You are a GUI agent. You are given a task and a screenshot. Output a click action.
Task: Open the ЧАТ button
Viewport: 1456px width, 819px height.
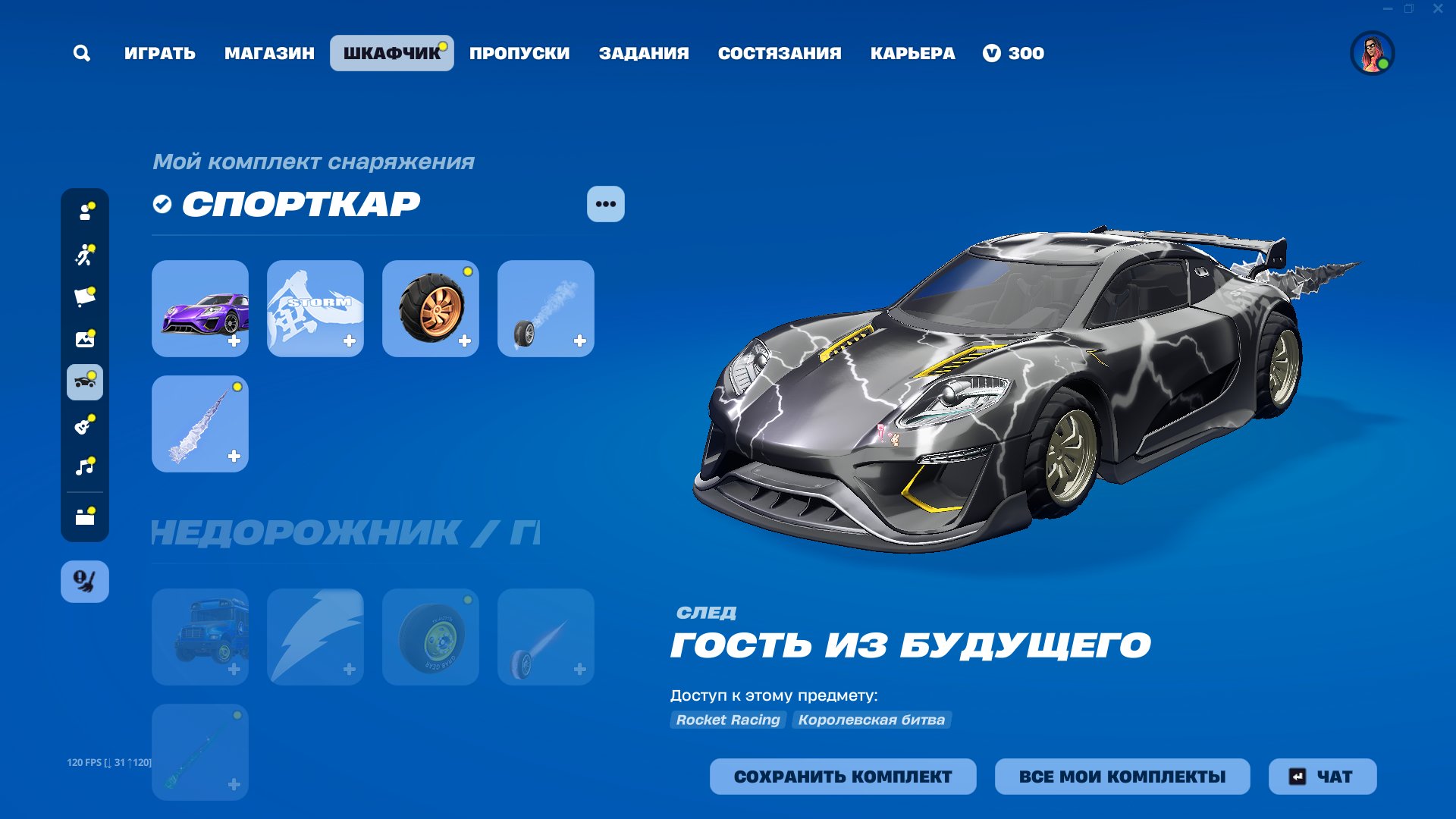pyautogui.click(x=1323, y=777)
